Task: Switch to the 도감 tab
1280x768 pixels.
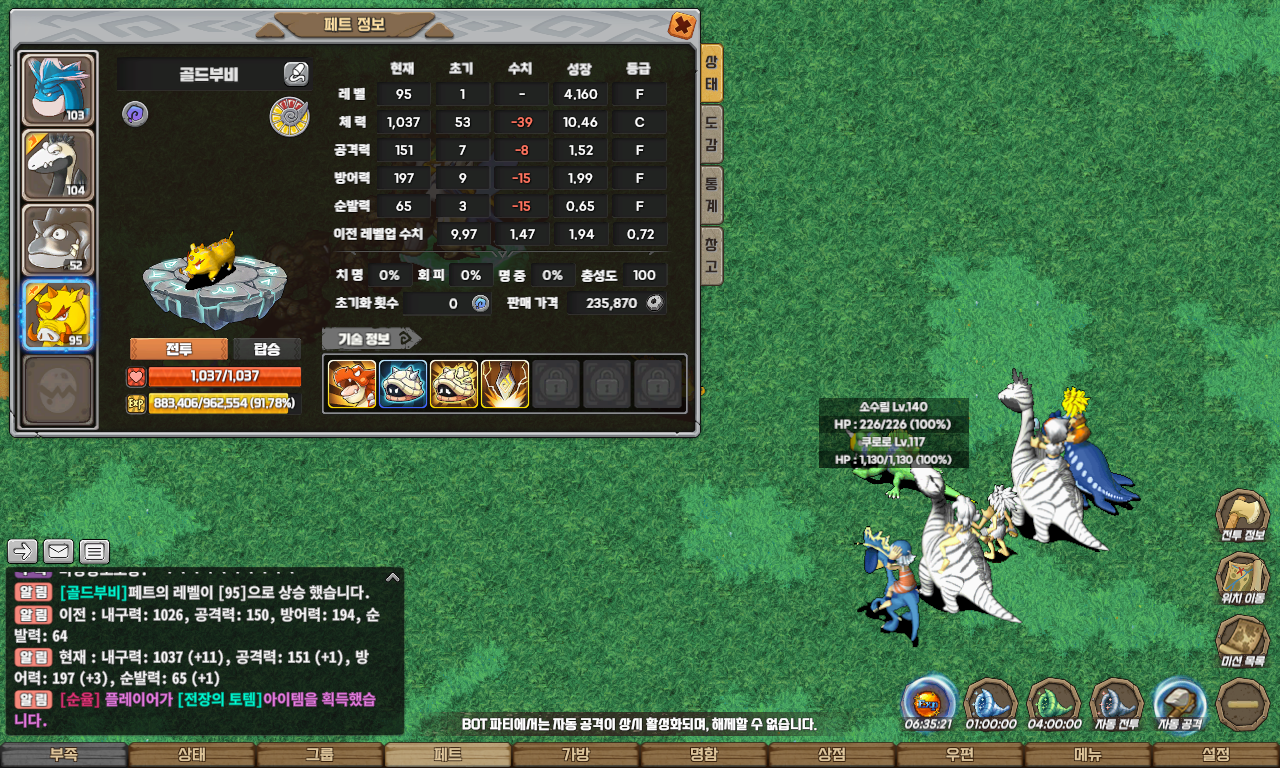Action: tap(711, 135)
